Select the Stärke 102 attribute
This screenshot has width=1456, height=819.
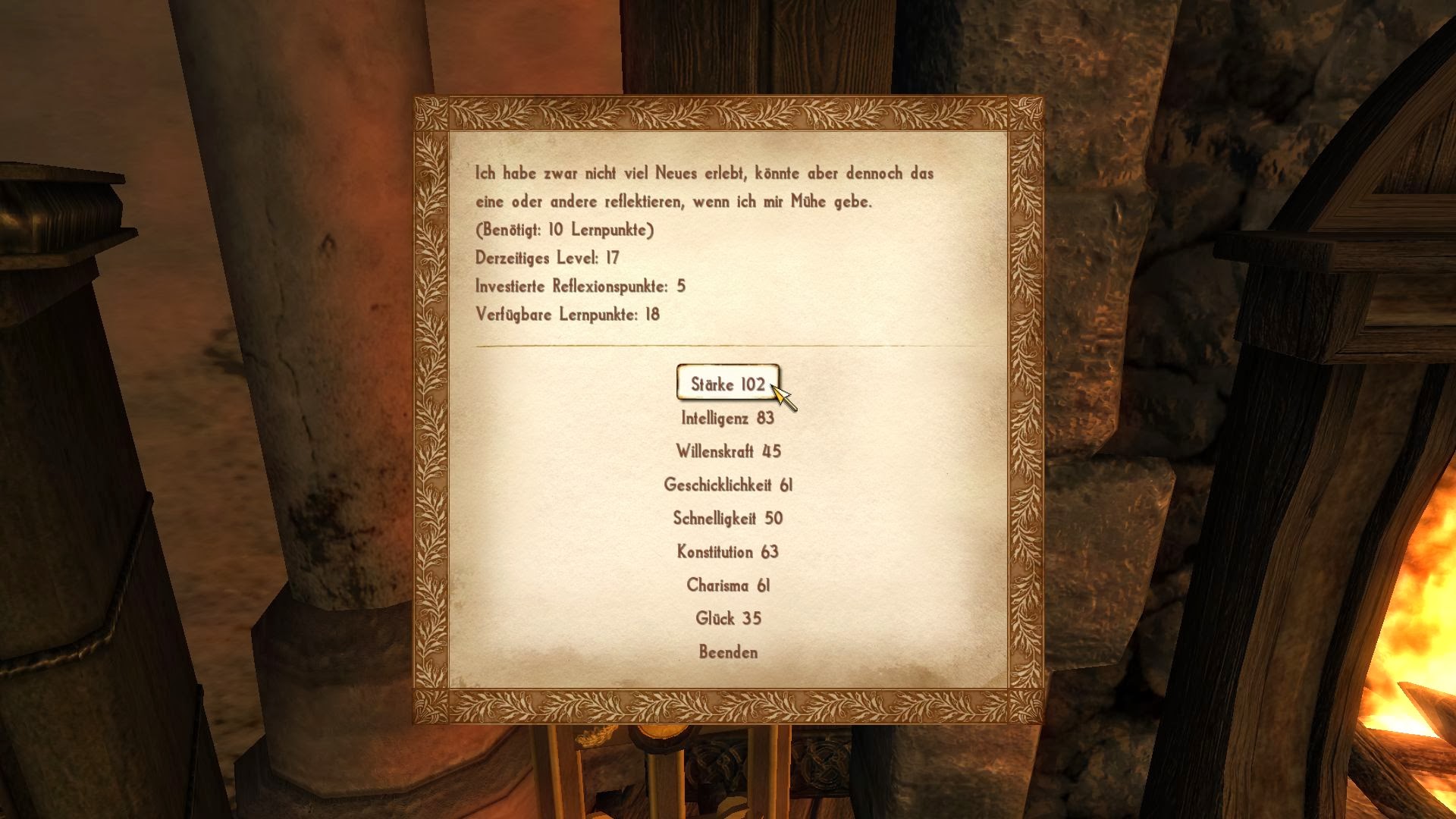727,384
